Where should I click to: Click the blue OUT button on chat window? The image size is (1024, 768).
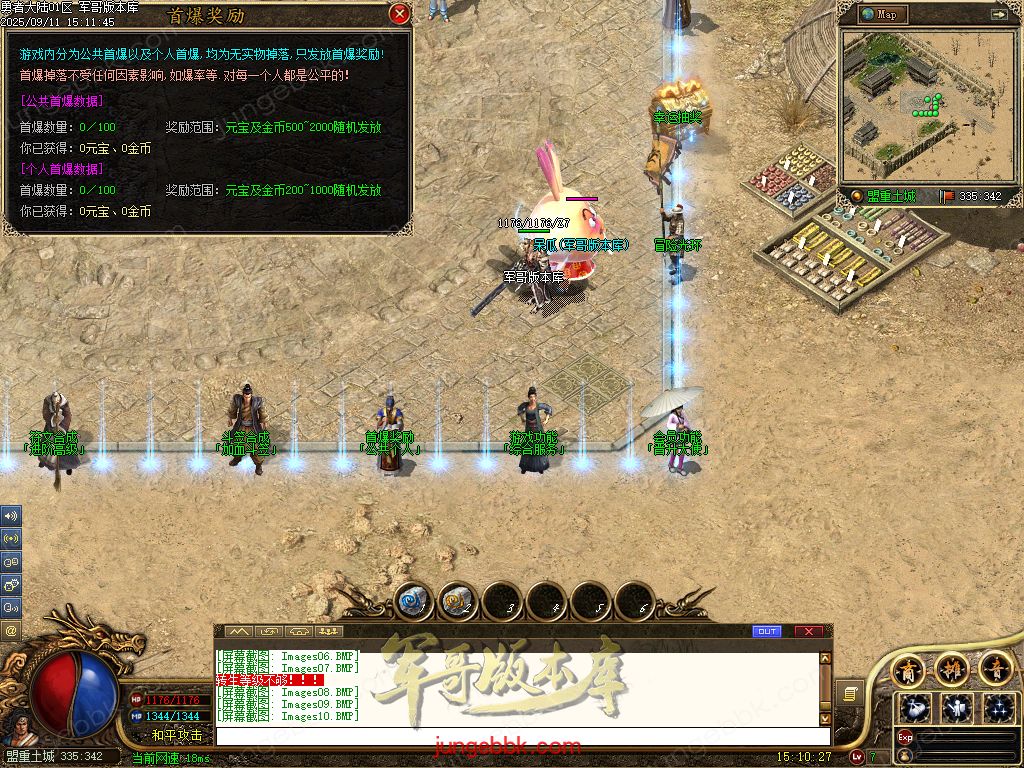tap(767, 631)
